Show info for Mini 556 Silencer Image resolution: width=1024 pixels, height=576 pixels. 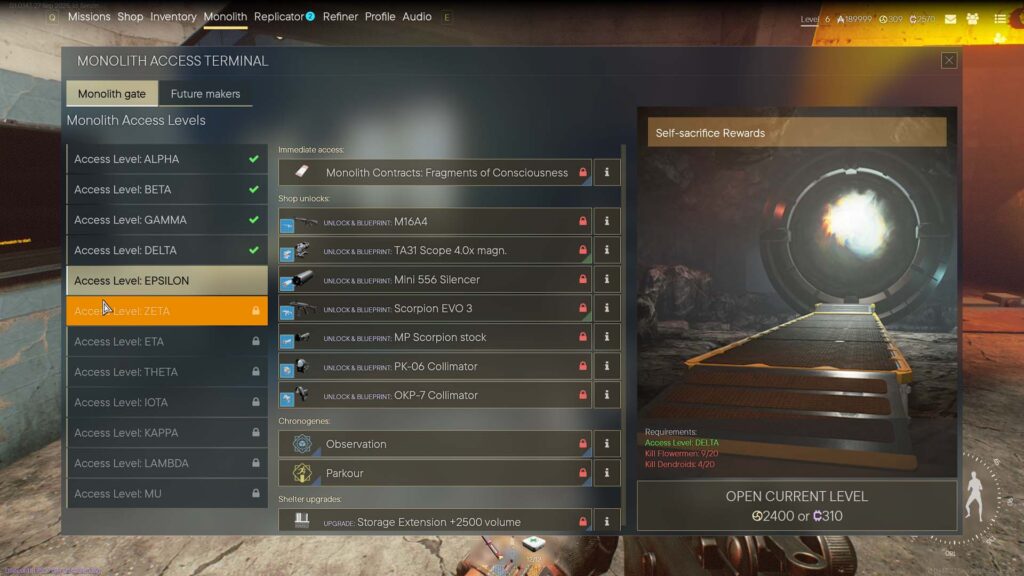607,280
